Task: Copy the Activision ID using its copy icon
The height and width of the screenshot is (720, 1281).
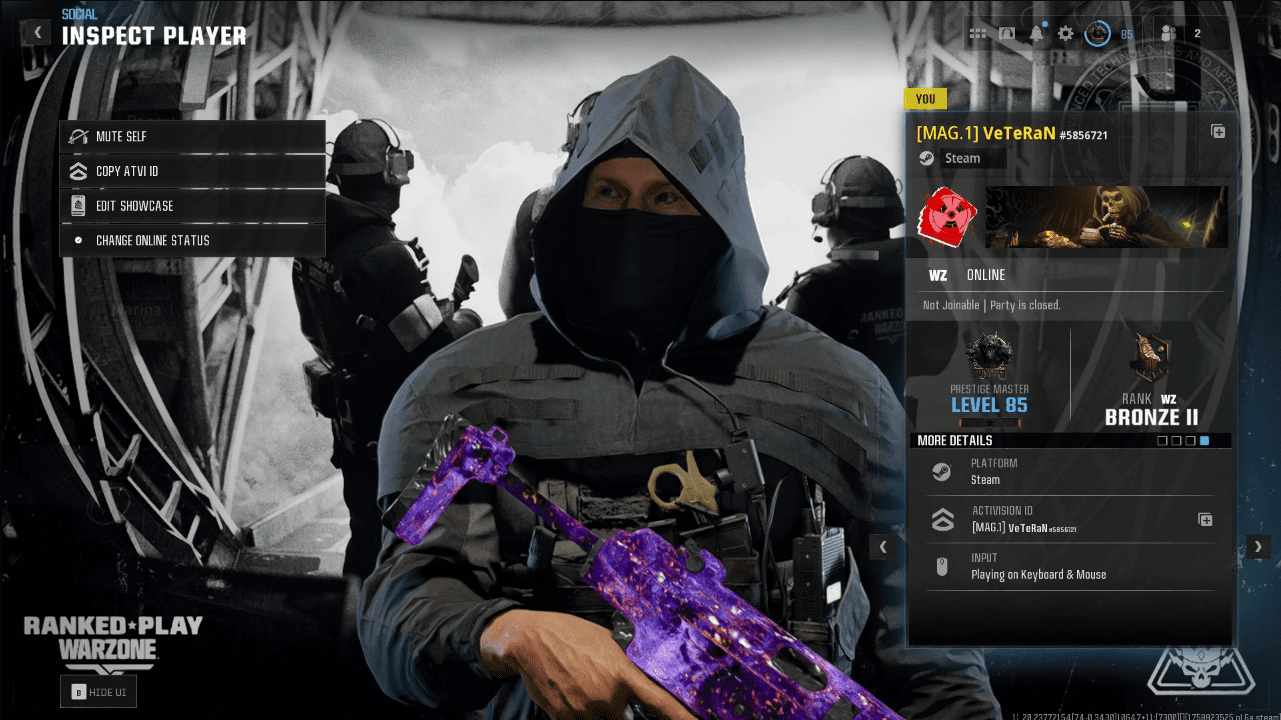Action: [x=1204, y=520]
